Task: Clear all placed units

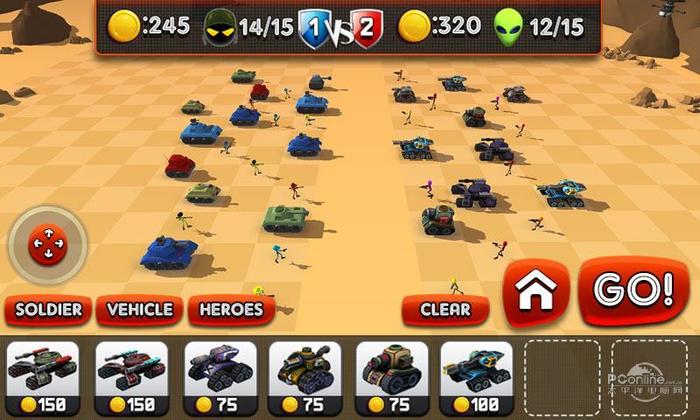Action: coord(445,310)
